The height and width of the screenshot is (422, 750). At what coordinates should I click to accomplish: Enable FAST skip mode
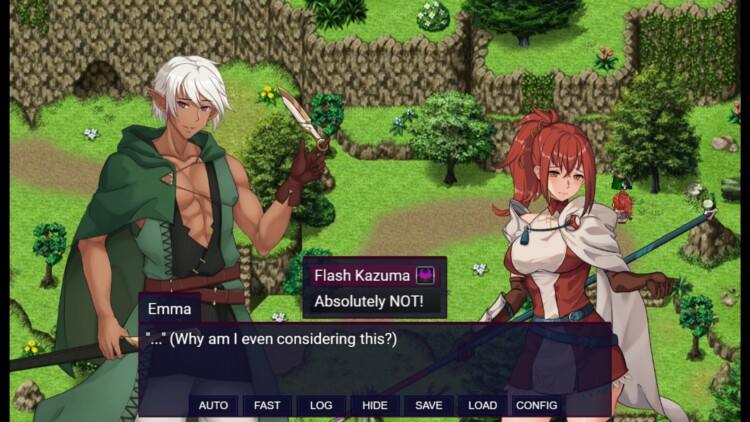267,405
